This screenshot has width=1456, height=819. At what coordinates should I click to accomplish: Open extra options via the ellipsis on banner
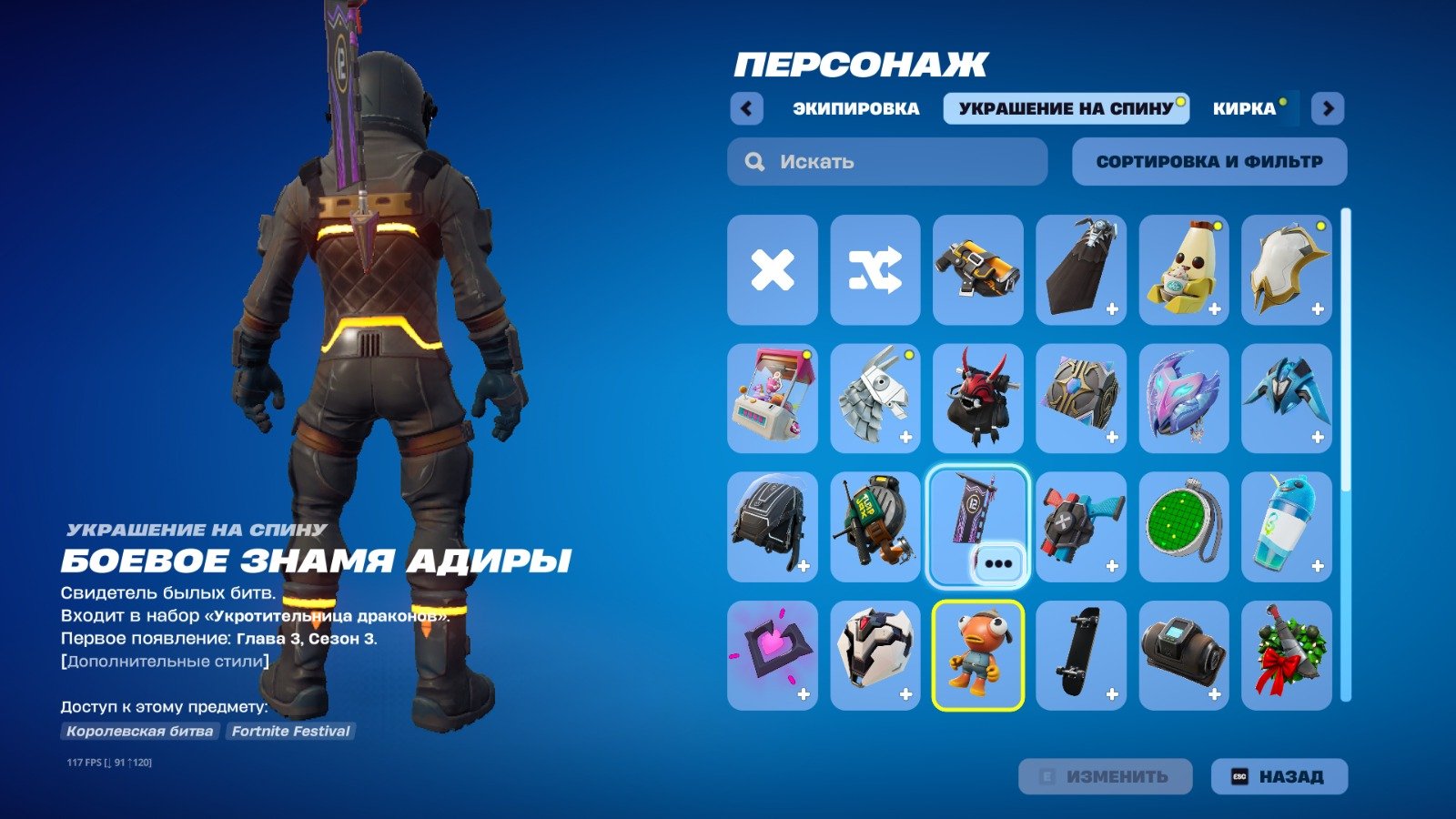pos(998,562)
